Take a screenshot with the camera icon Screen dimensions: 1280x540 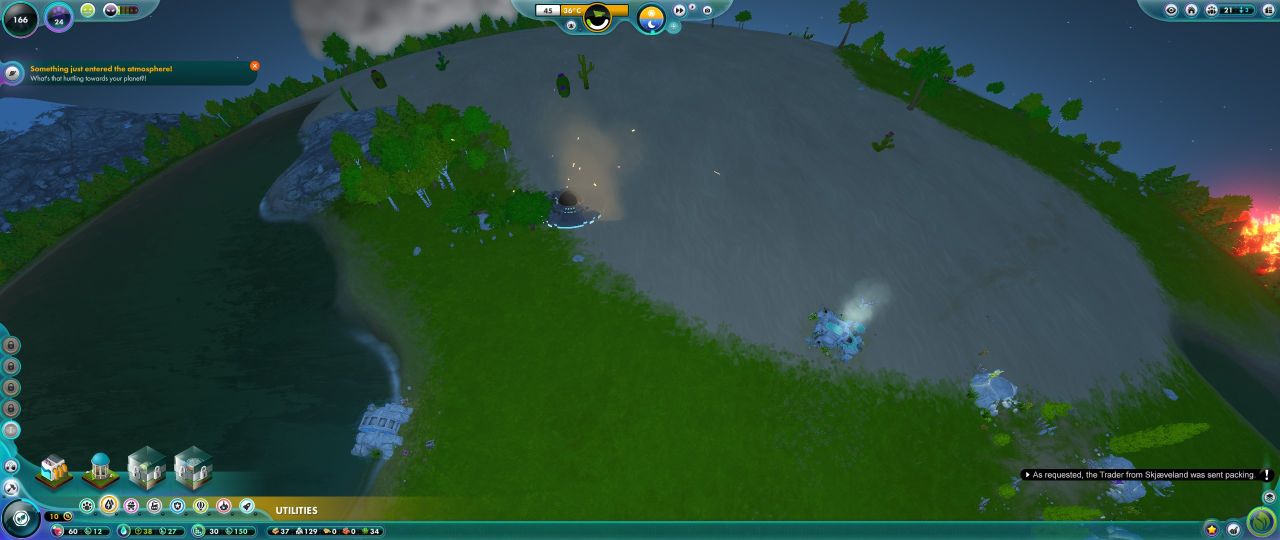click(x=707, y=10)
